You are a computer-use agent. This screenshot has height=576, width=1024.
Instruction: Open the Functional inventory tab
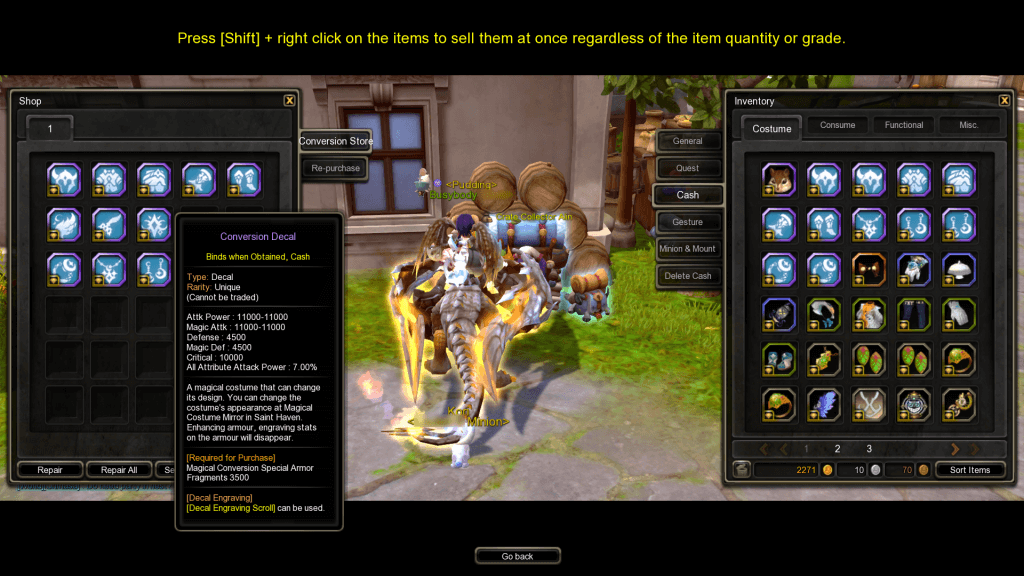(x=903, y=125)
